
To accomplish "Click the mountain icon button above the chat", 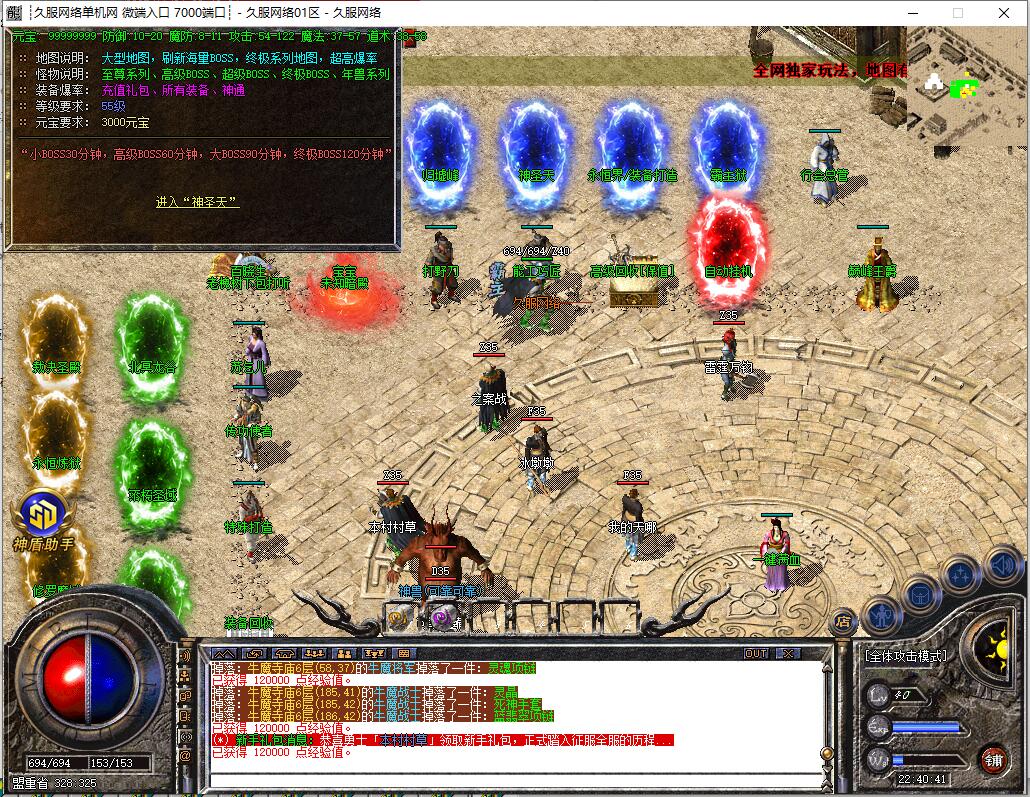I will point(221,653).
